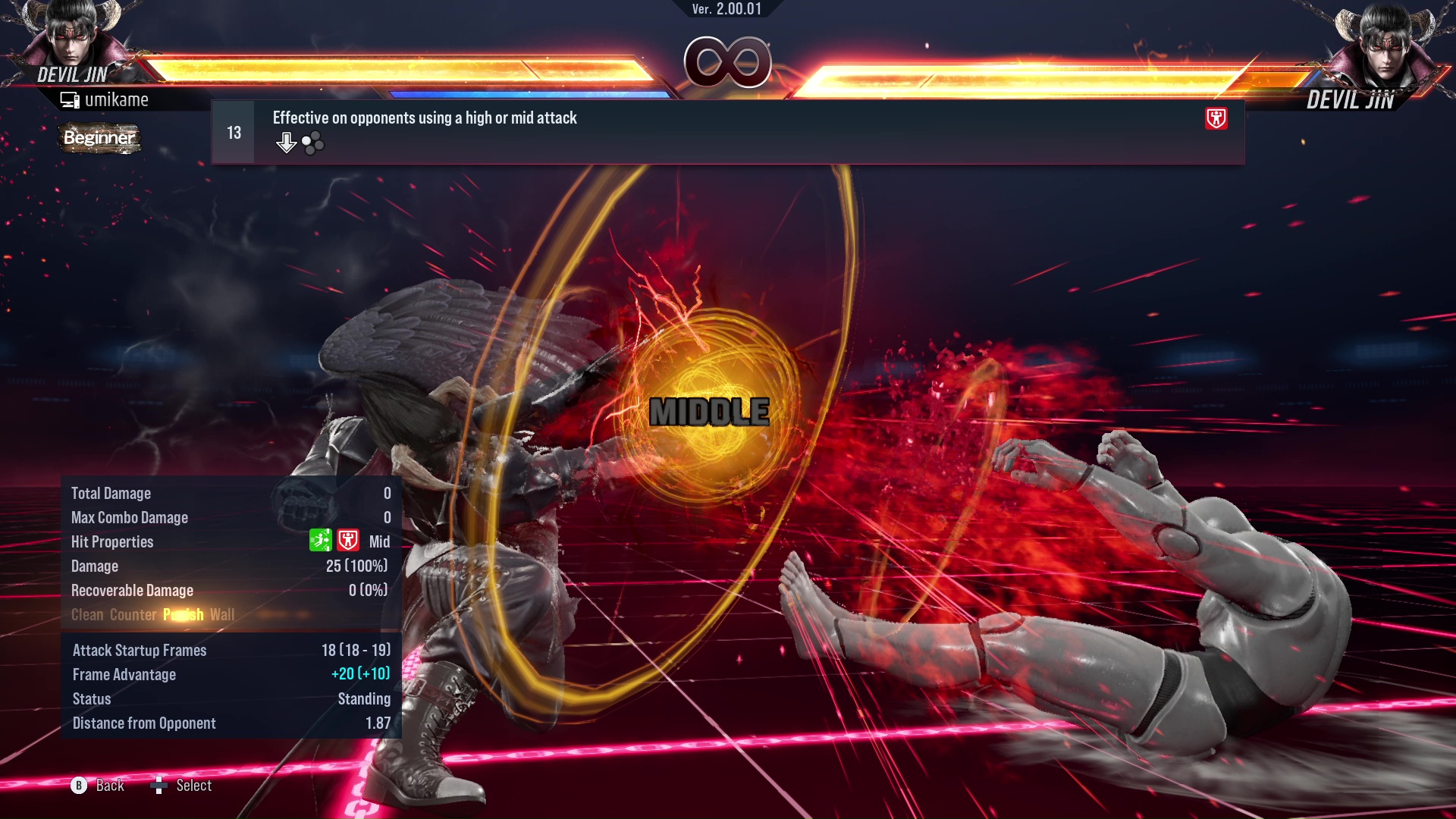The width and height of the screenshot is (1456, 819).
Task: Expand the move number 13 entry
Action: click(233, 131)
